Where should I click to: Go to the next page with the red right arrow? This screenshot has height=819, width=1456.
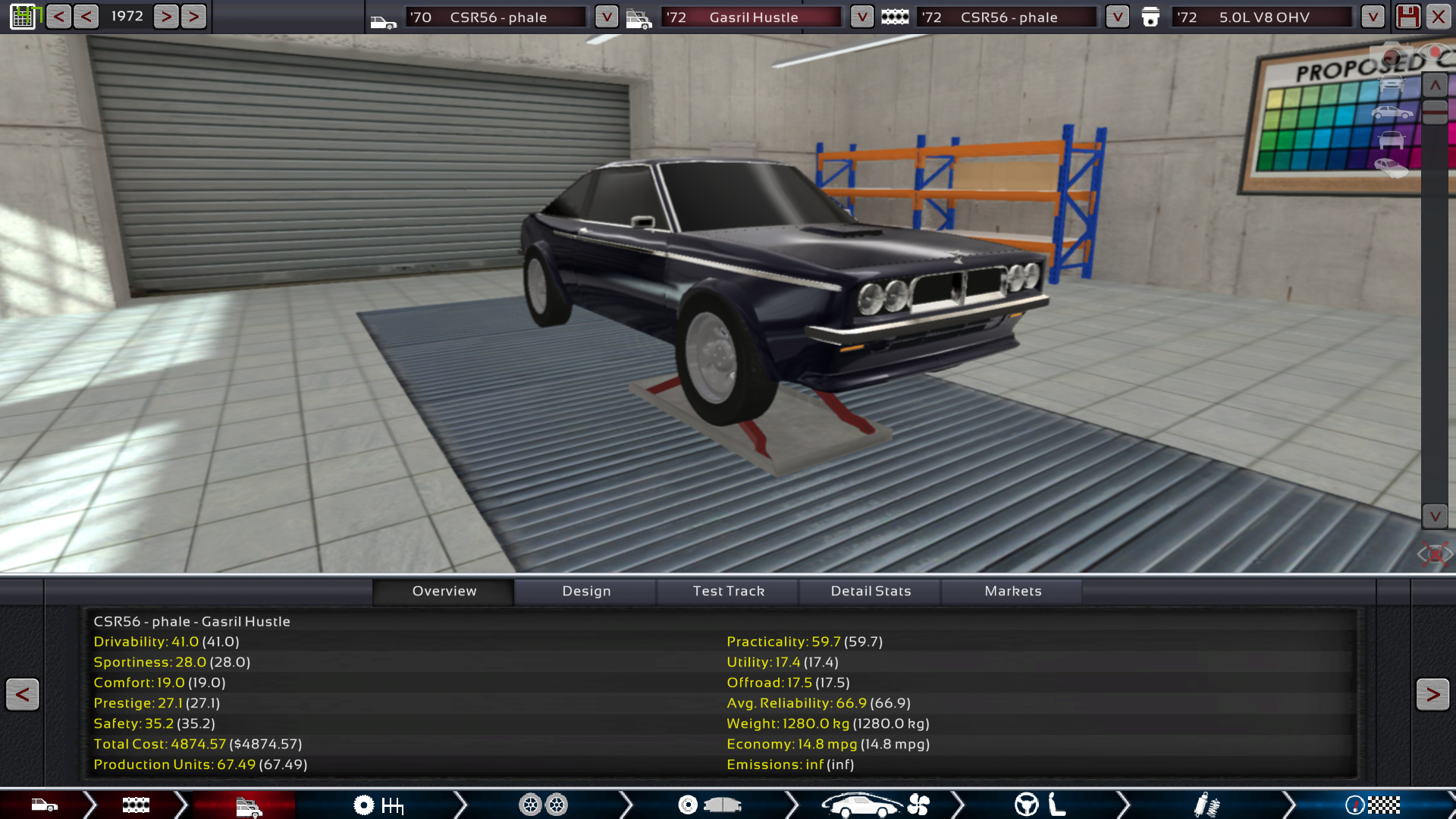point(1432,694)
